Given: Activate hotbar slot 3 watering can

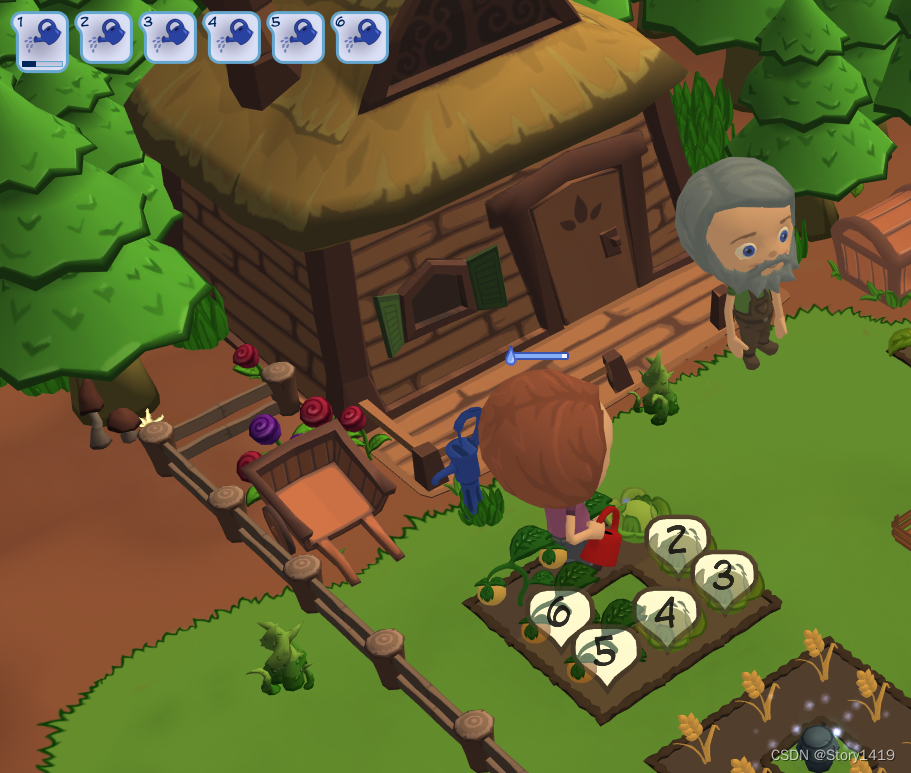Looking at the screenshot, I should [x=170, y=38].
